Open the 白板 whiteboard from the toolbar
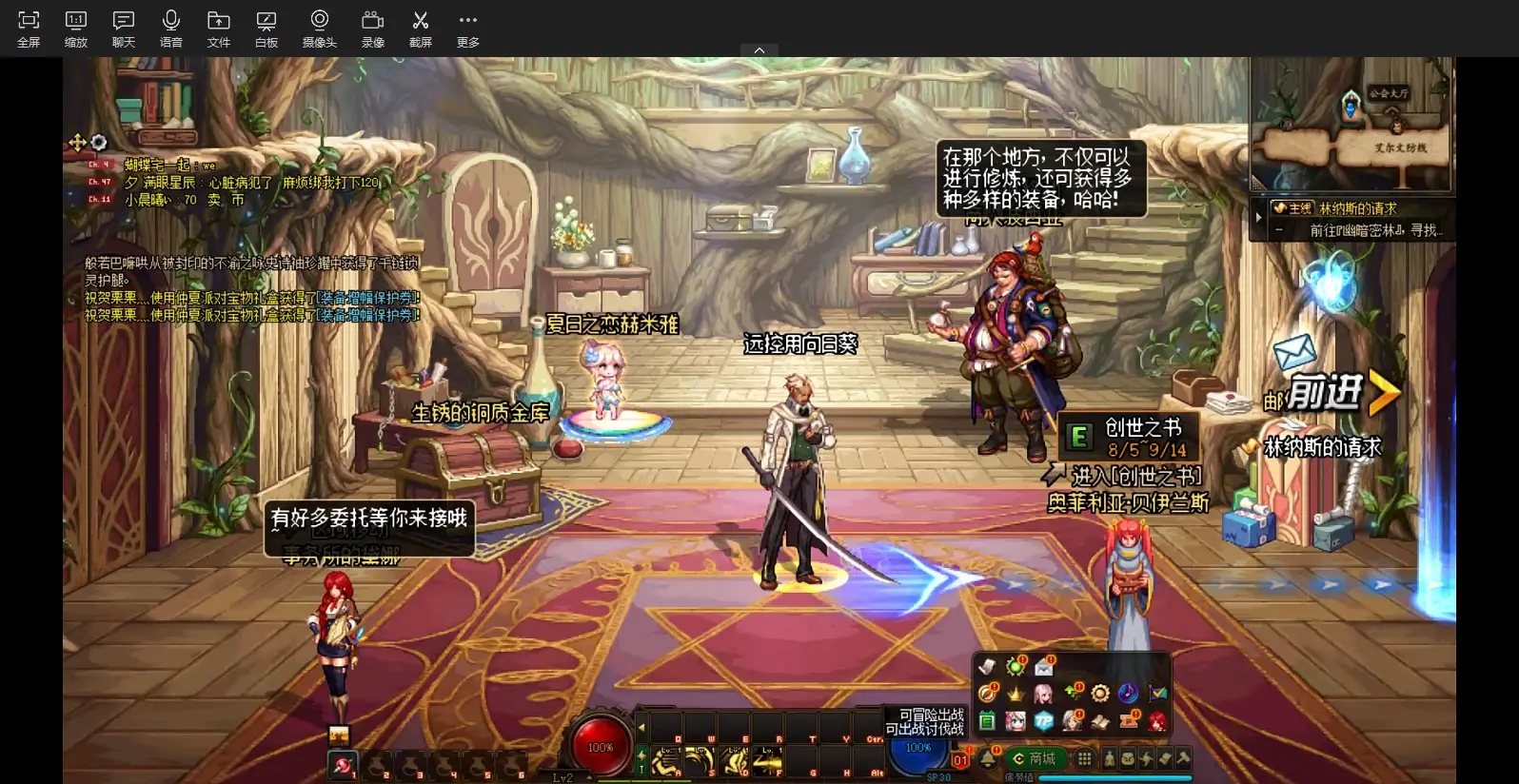This screenshot has width=1519, height=784. (266, 29)
